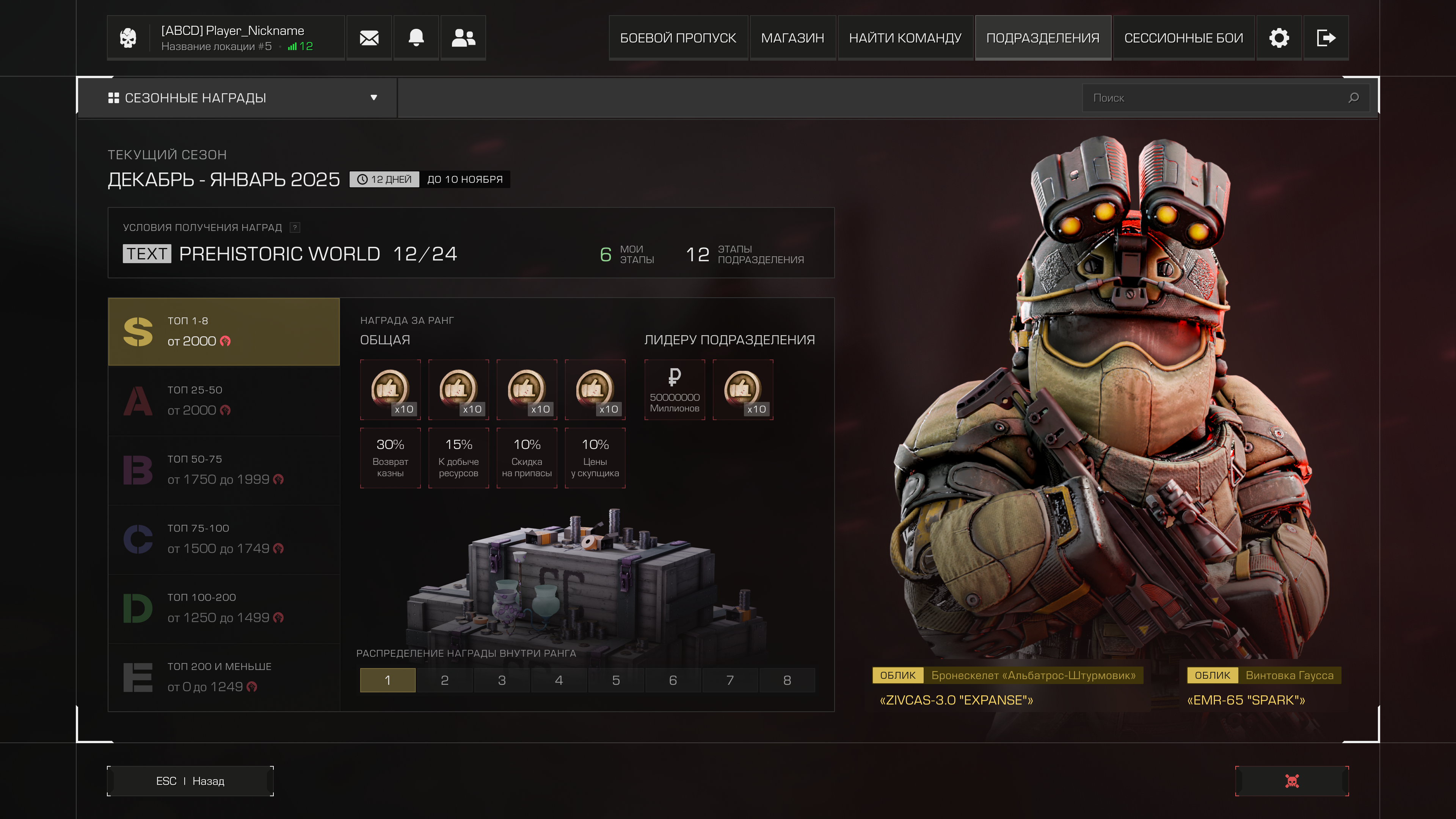Click the exit door icon
Image resolution: width=1456 pixels, height=819 pixels.
point(1326,38)
